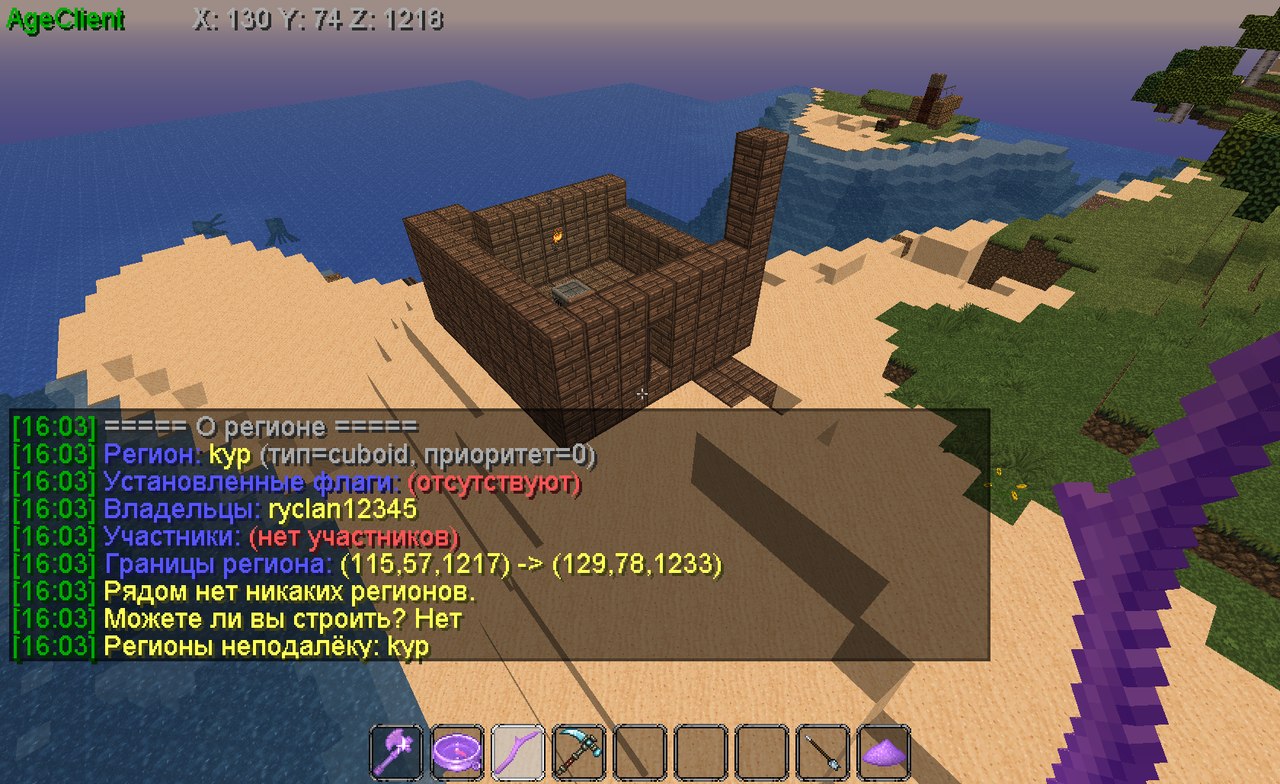Select the purple compass hotbar slot

458,751
